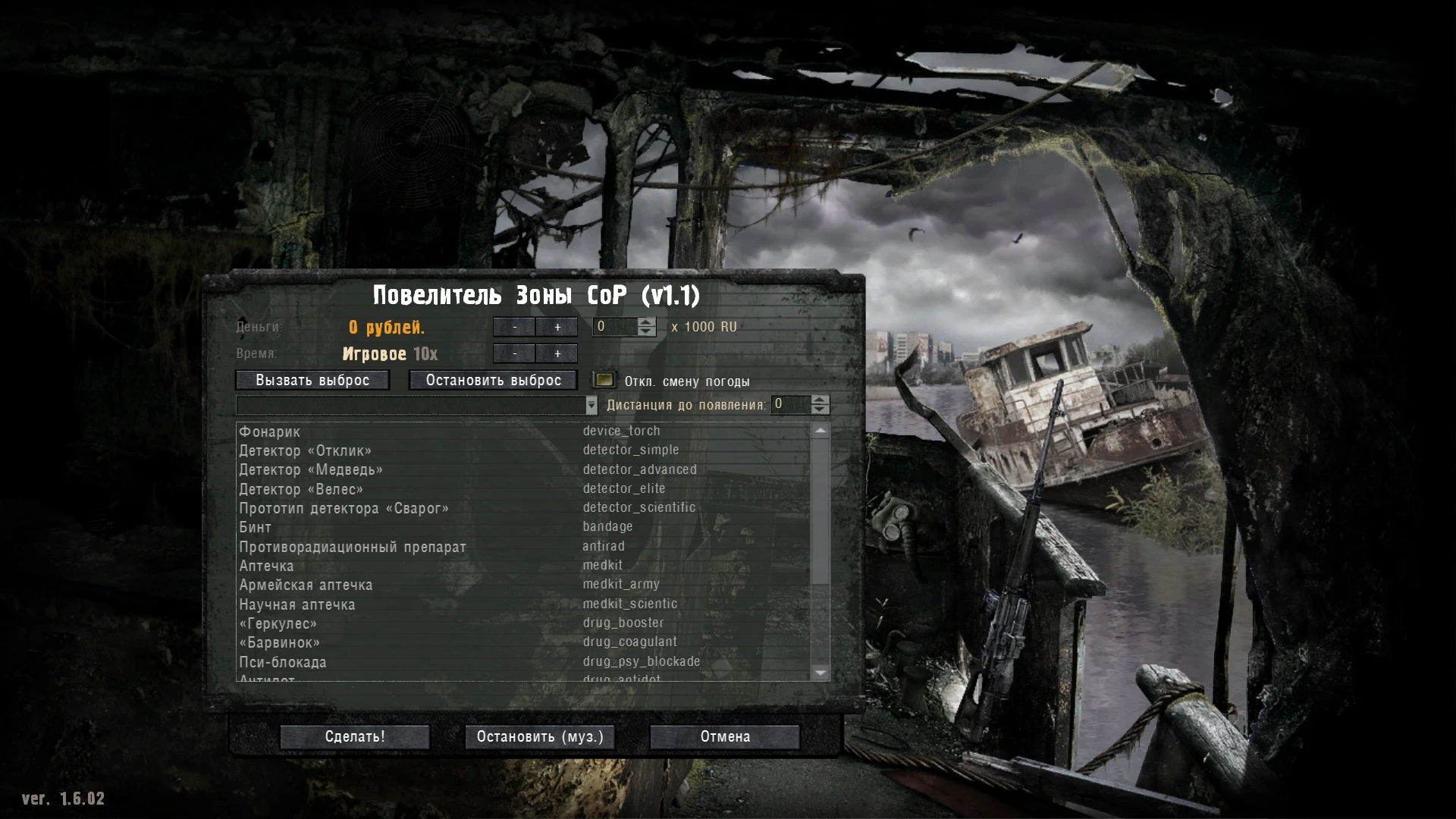Viewport: 1456px width, 819px height.
Task: Enable the «Откл. смену погоды» checkbox
Action: coord(604,380)
